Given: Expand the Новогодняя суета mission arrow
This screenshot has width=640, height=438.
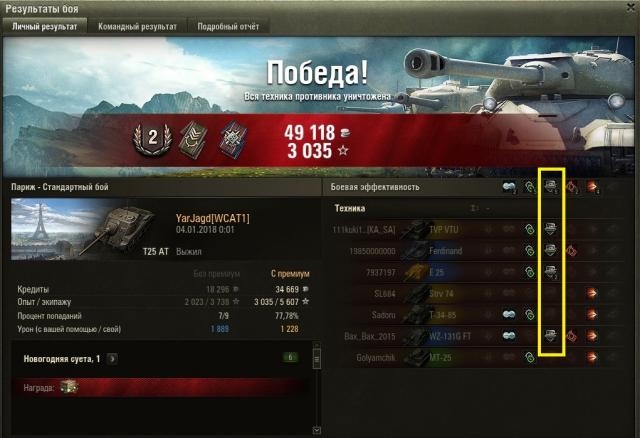Looking at the screenshot, I should [x=112, y=357].
